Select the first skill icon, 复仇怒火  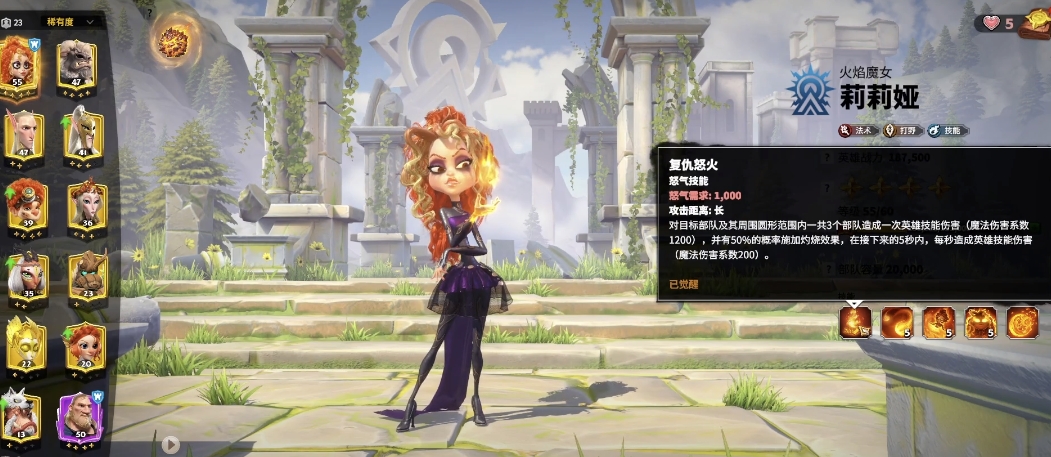(856, 321)
